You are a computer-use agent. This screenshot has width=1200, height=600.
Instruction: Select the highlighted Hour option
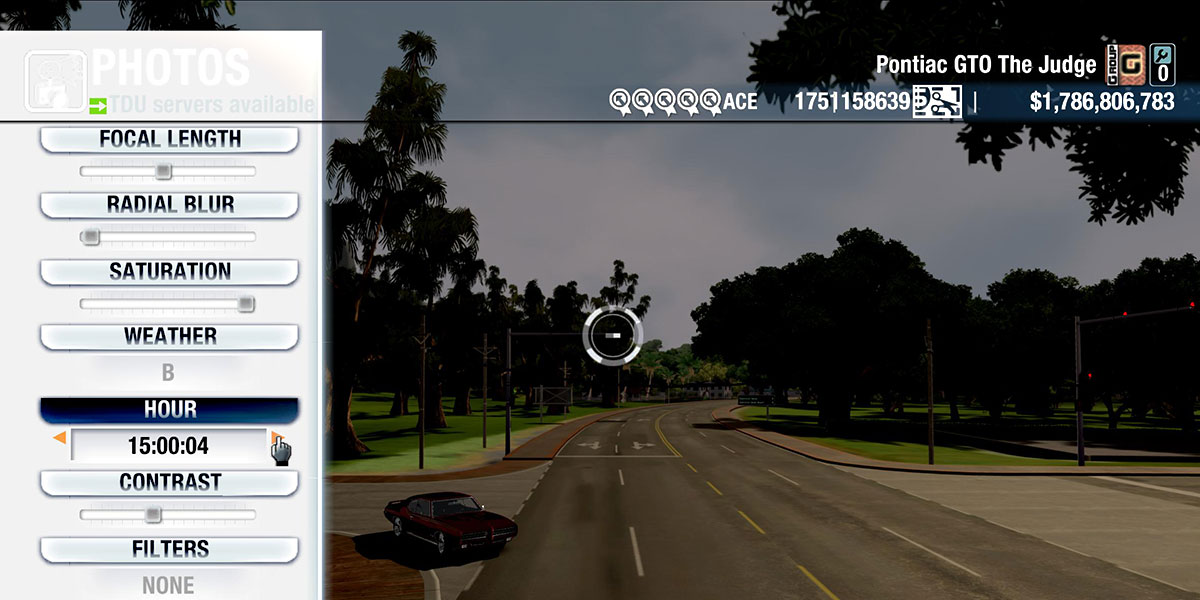point(169,410)
